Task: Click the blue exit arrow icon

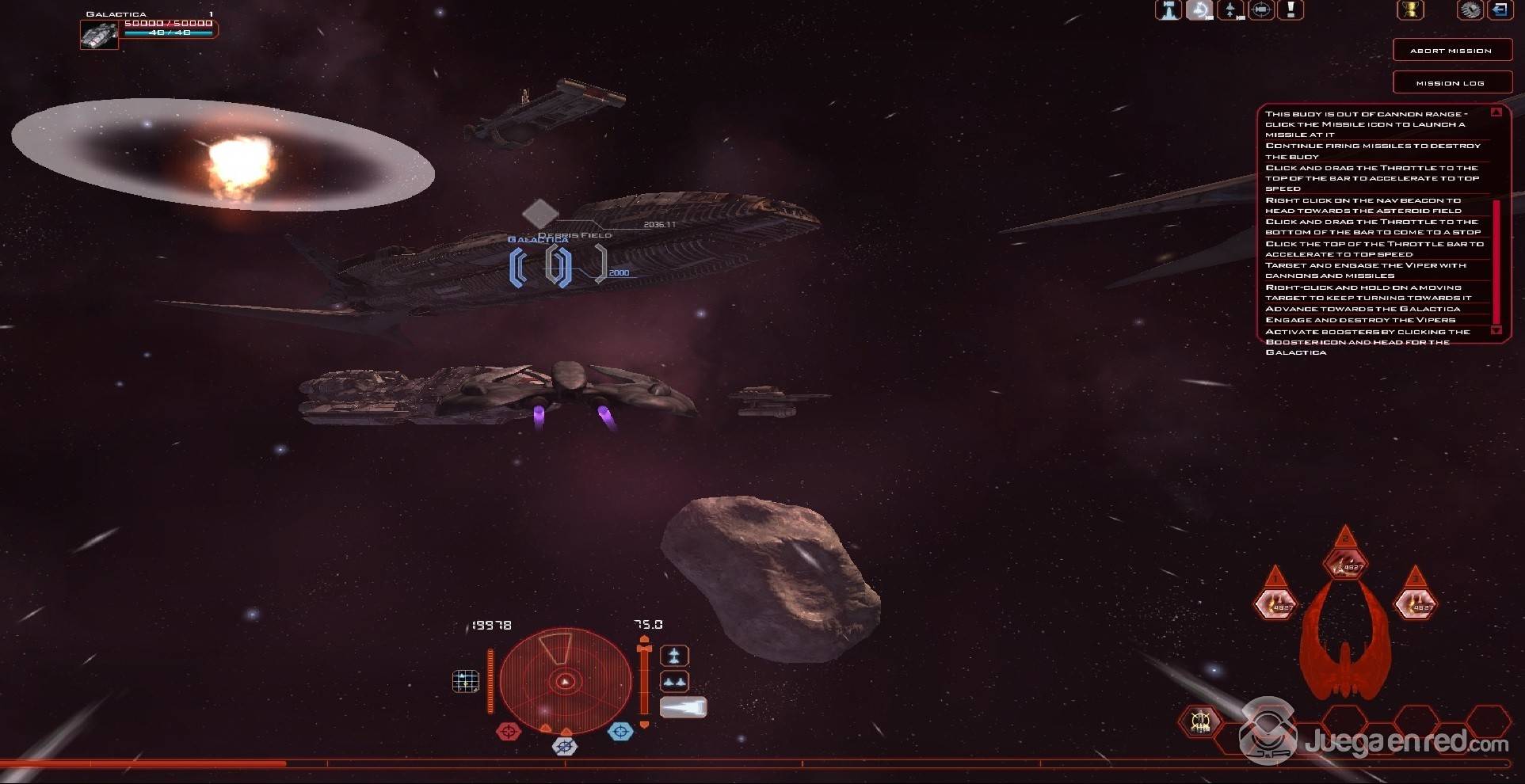Action: [x=1500, y=10]
